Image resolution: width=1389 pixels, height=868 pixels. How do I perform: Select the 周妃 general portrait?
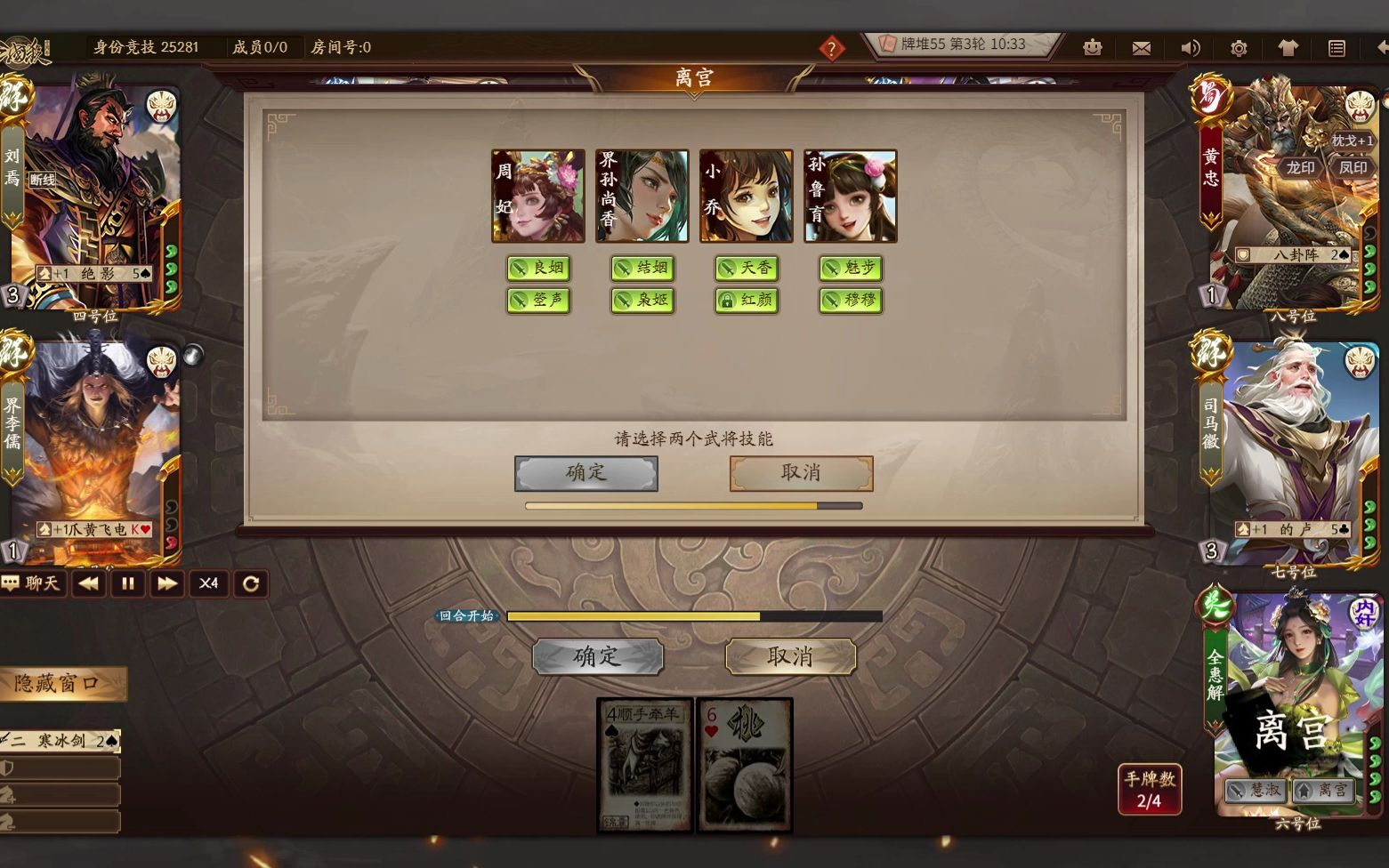[x=537, y=196]
